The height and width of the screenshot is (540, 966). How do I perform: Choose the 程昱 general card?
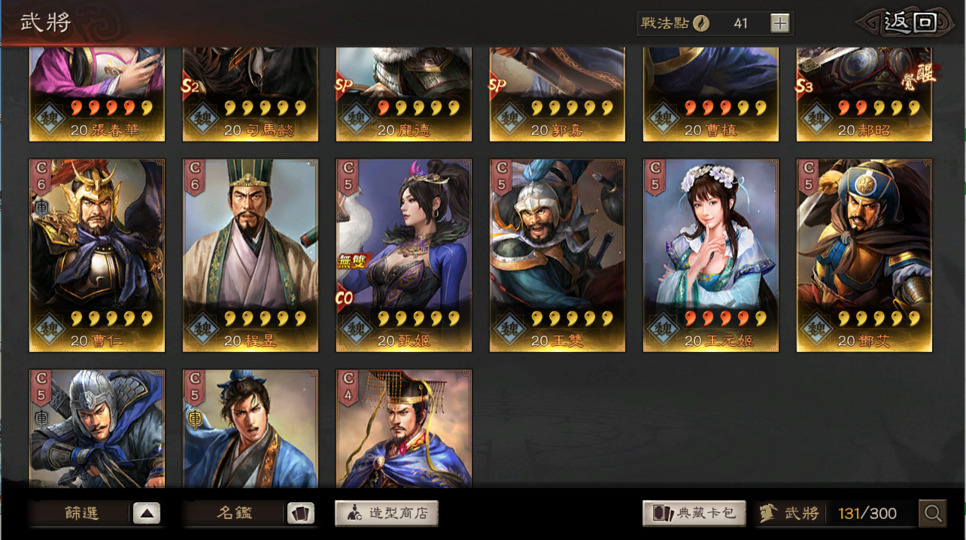[x=250, y=255]
